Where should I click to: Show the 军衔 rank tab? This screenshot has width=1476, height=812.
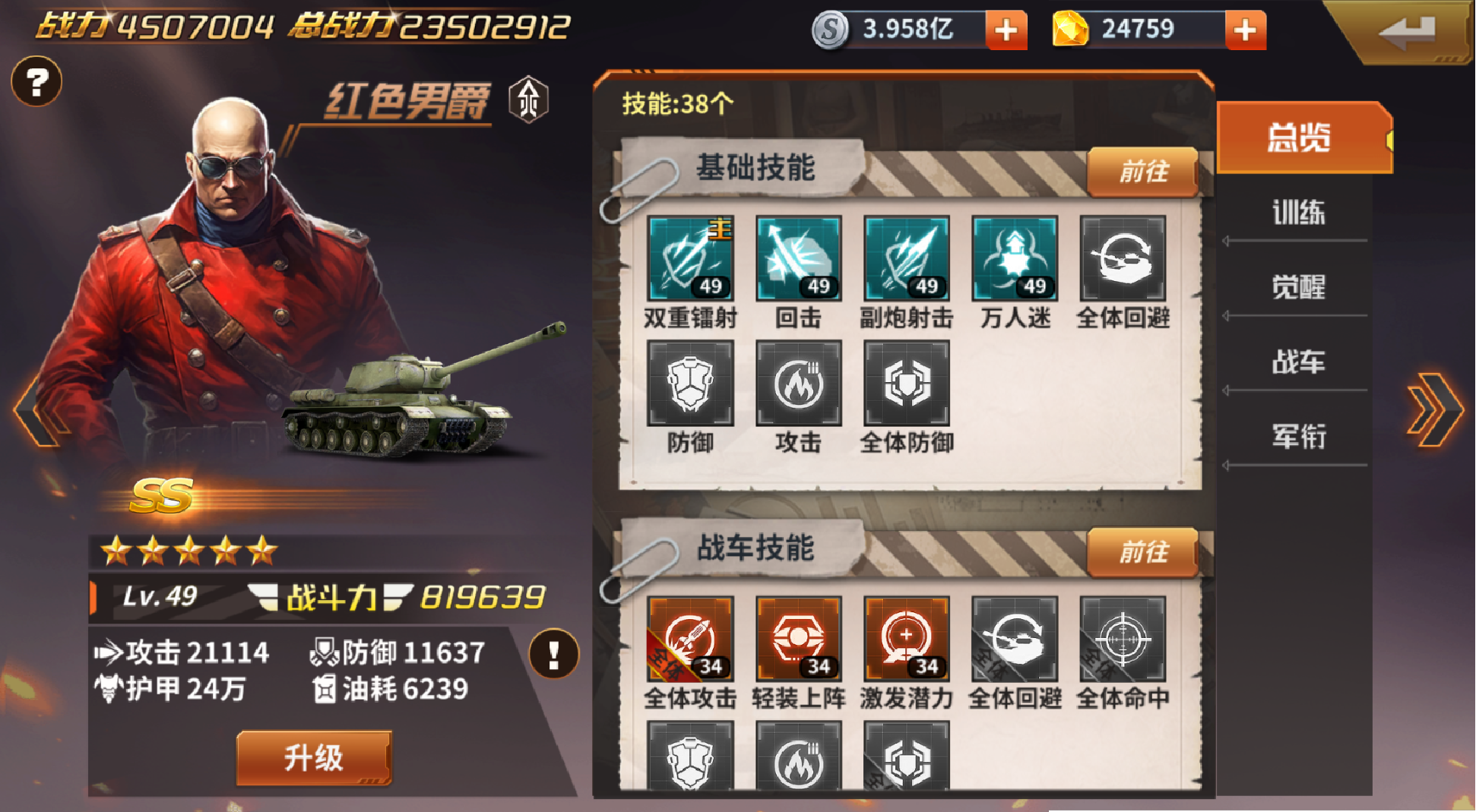tap(1298, 436)
